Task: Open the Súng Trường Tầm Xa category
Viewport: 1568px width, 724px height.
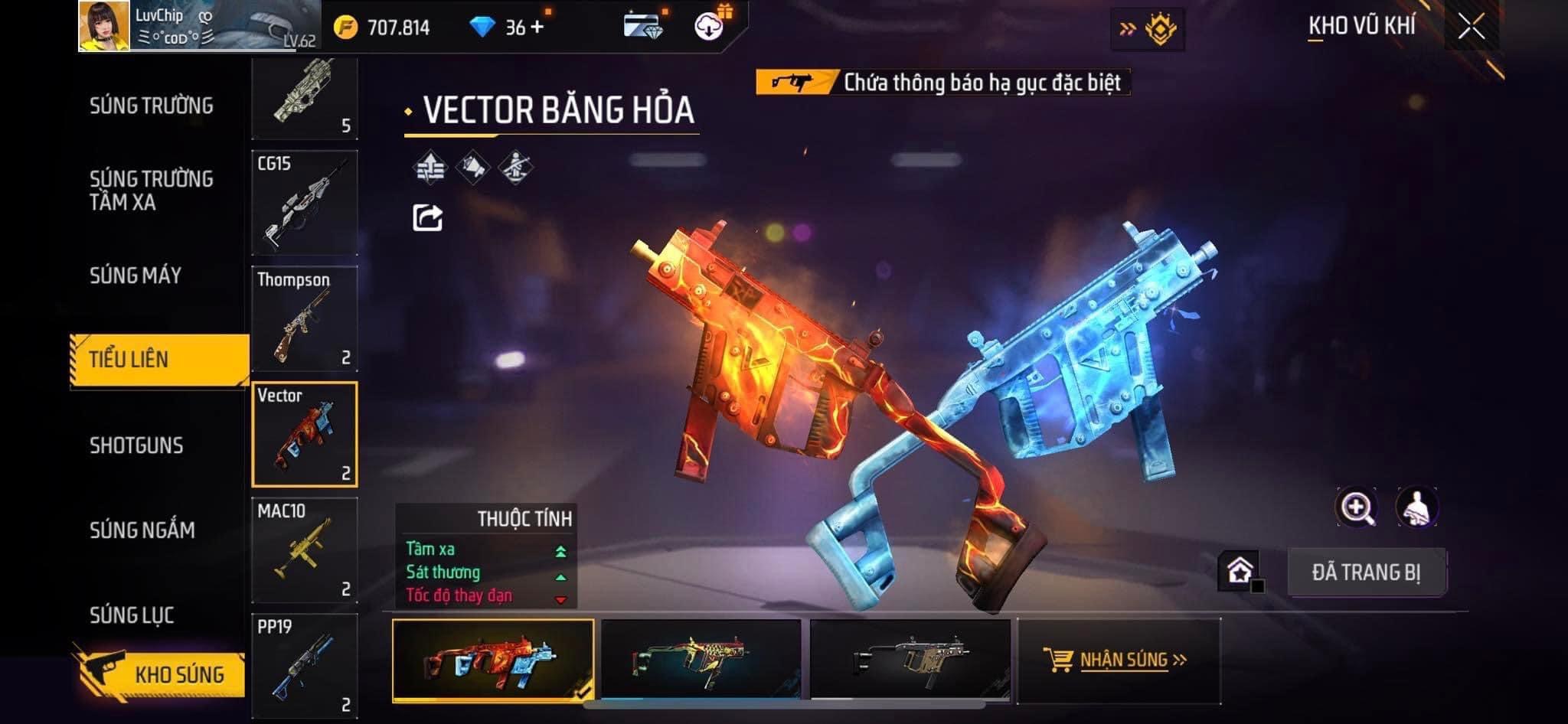Action: (151, 191)
